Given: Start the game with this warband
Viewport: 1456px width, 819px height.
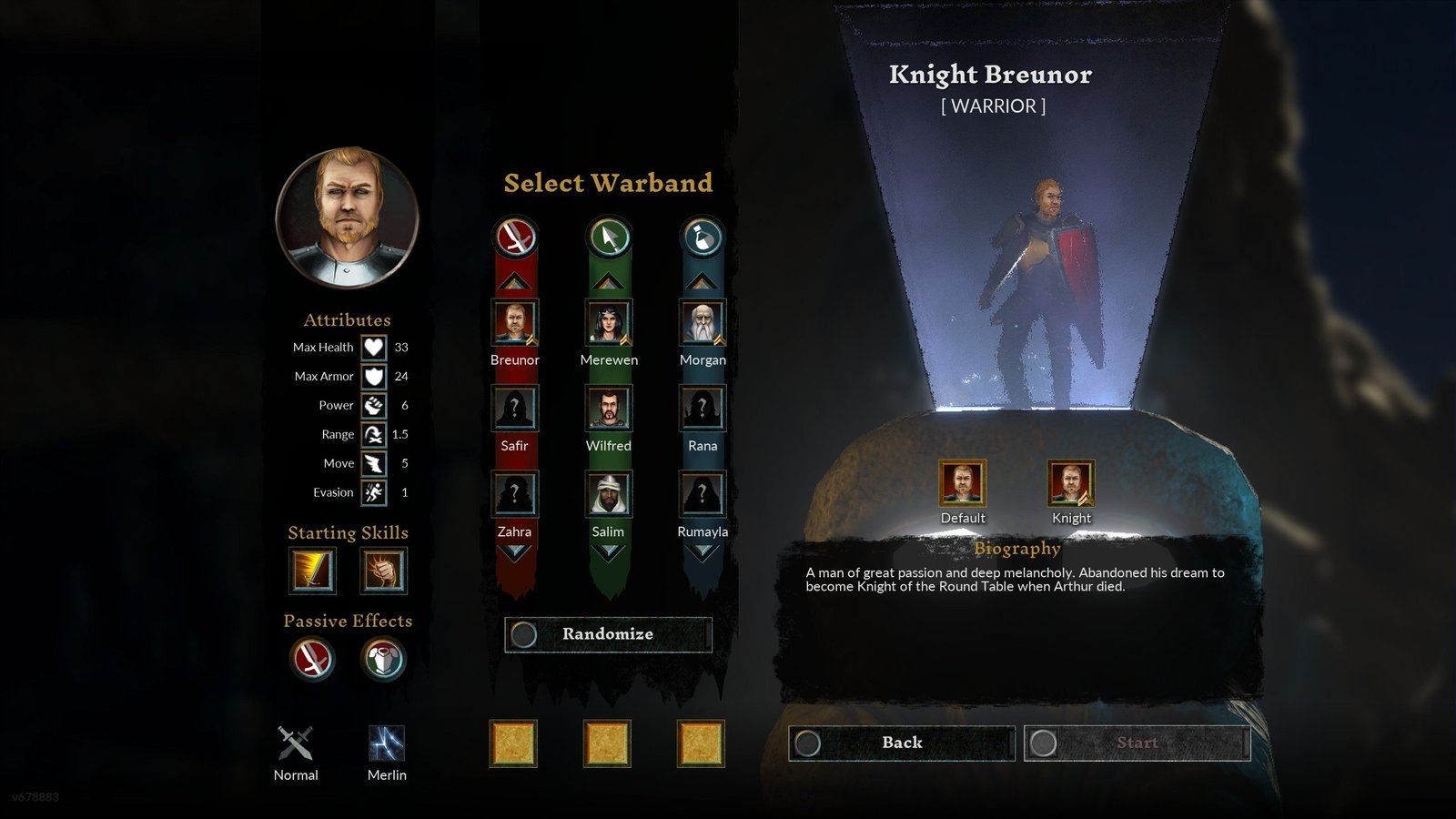Looking at the screenshot, I should pos(1137,743).
